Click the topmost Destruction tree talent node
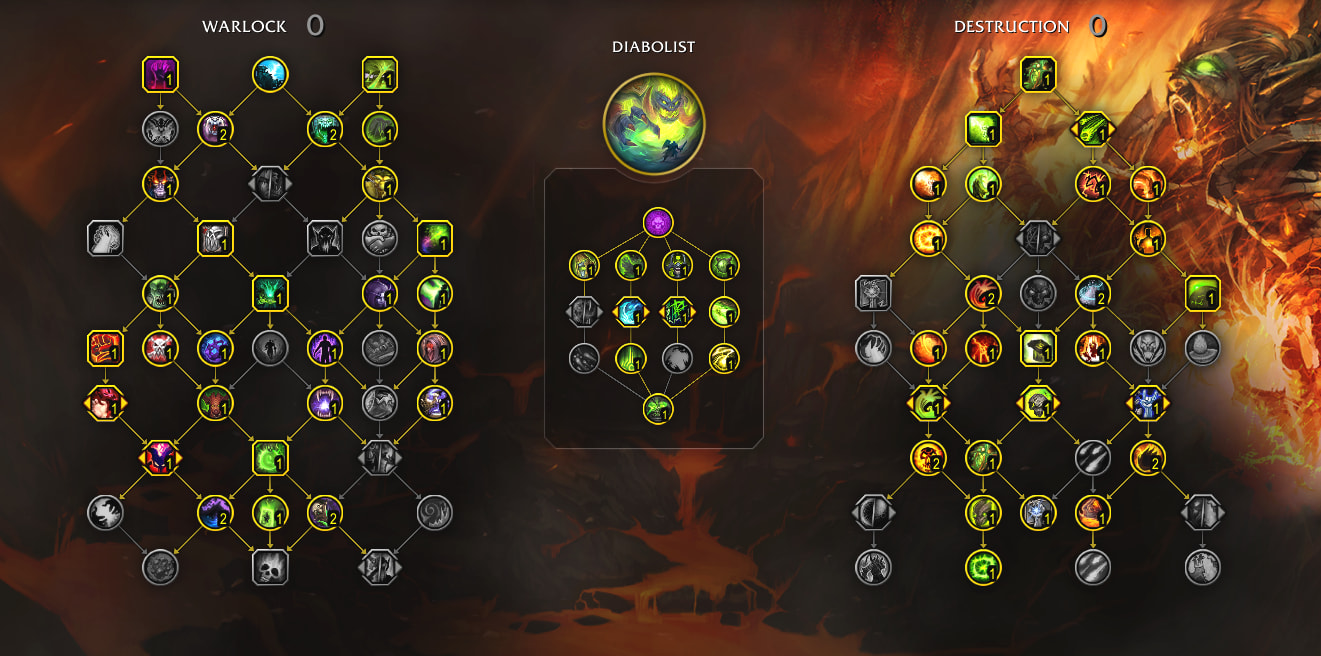 [1038, 74]
